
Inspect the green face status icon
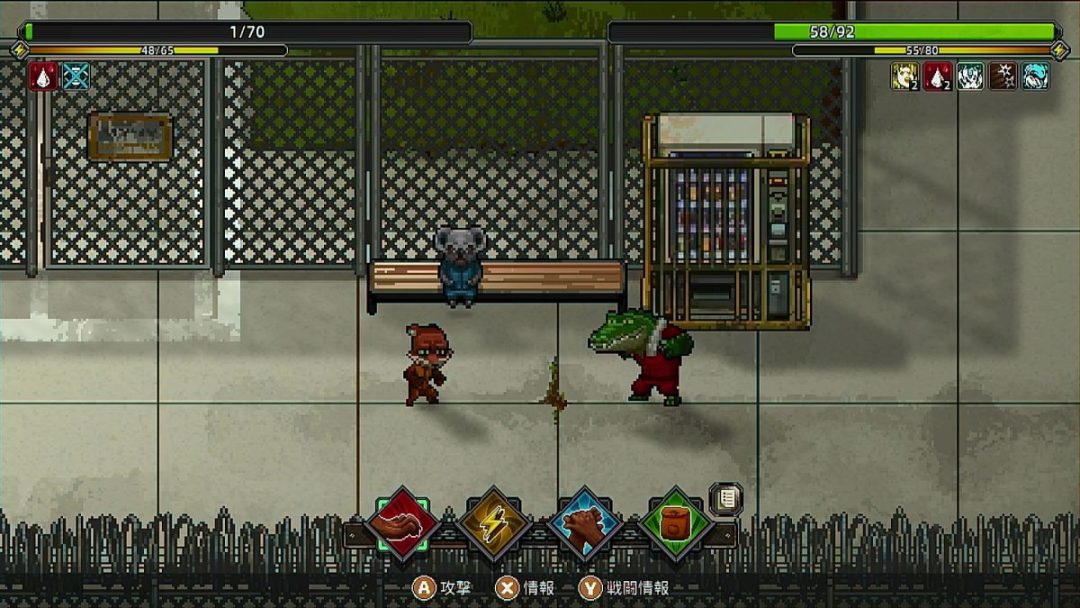[970, 76]
